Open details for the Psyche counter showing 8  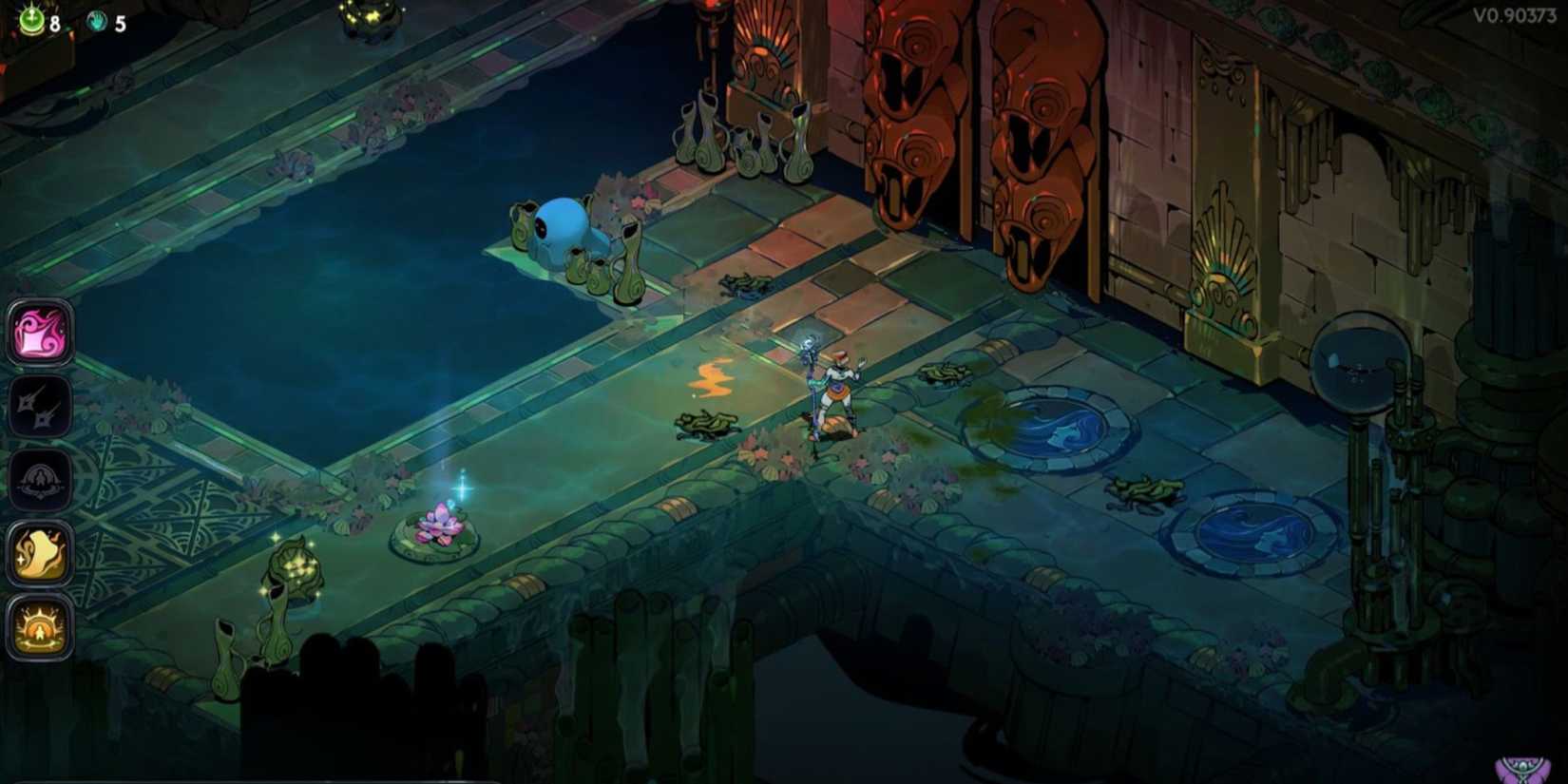pos(43,16)
